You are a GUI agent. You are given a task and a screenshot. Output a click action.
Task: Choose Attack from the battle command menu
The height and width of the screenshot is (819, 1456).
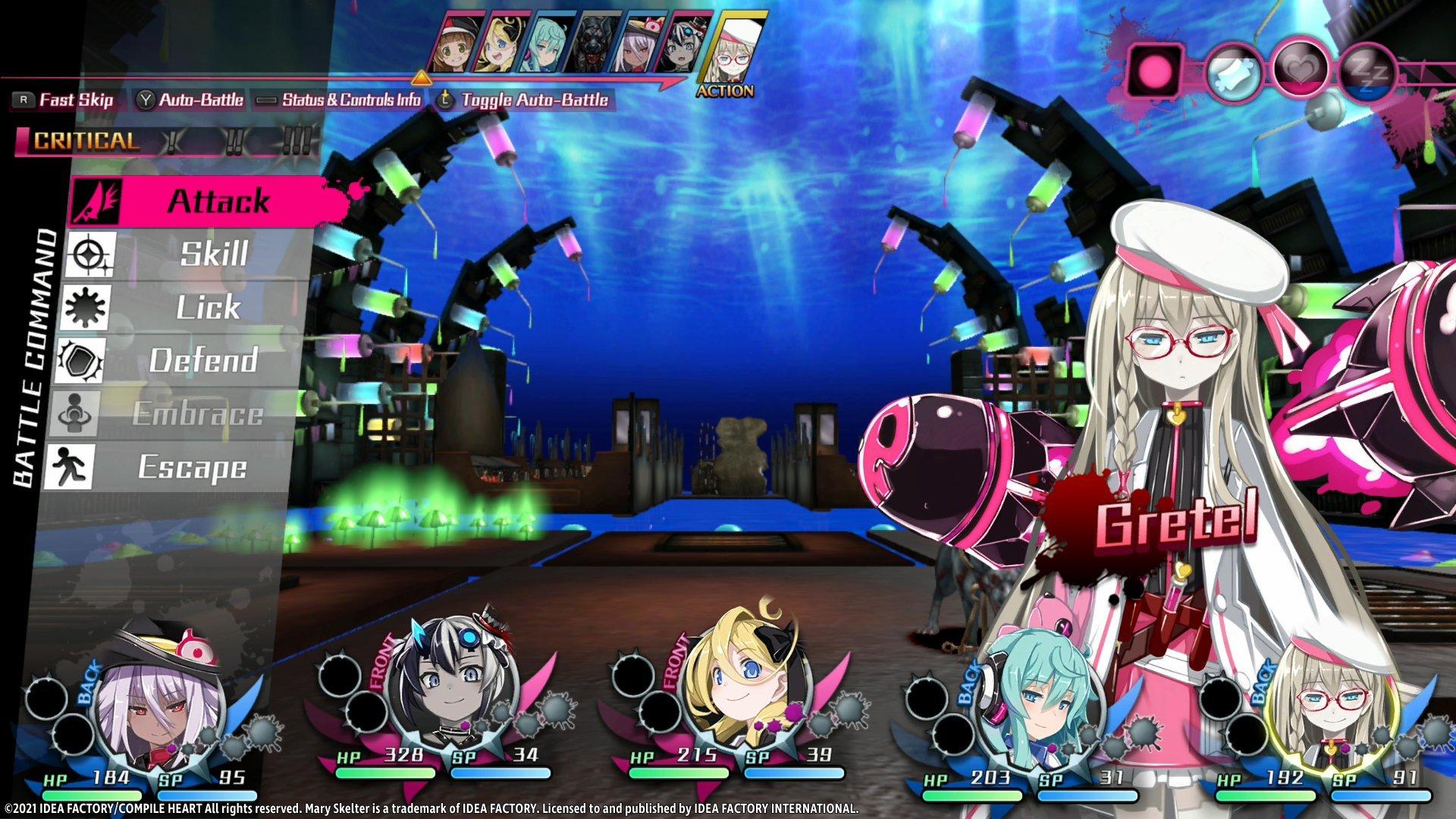pyautogui.click(x=218, y=201)
